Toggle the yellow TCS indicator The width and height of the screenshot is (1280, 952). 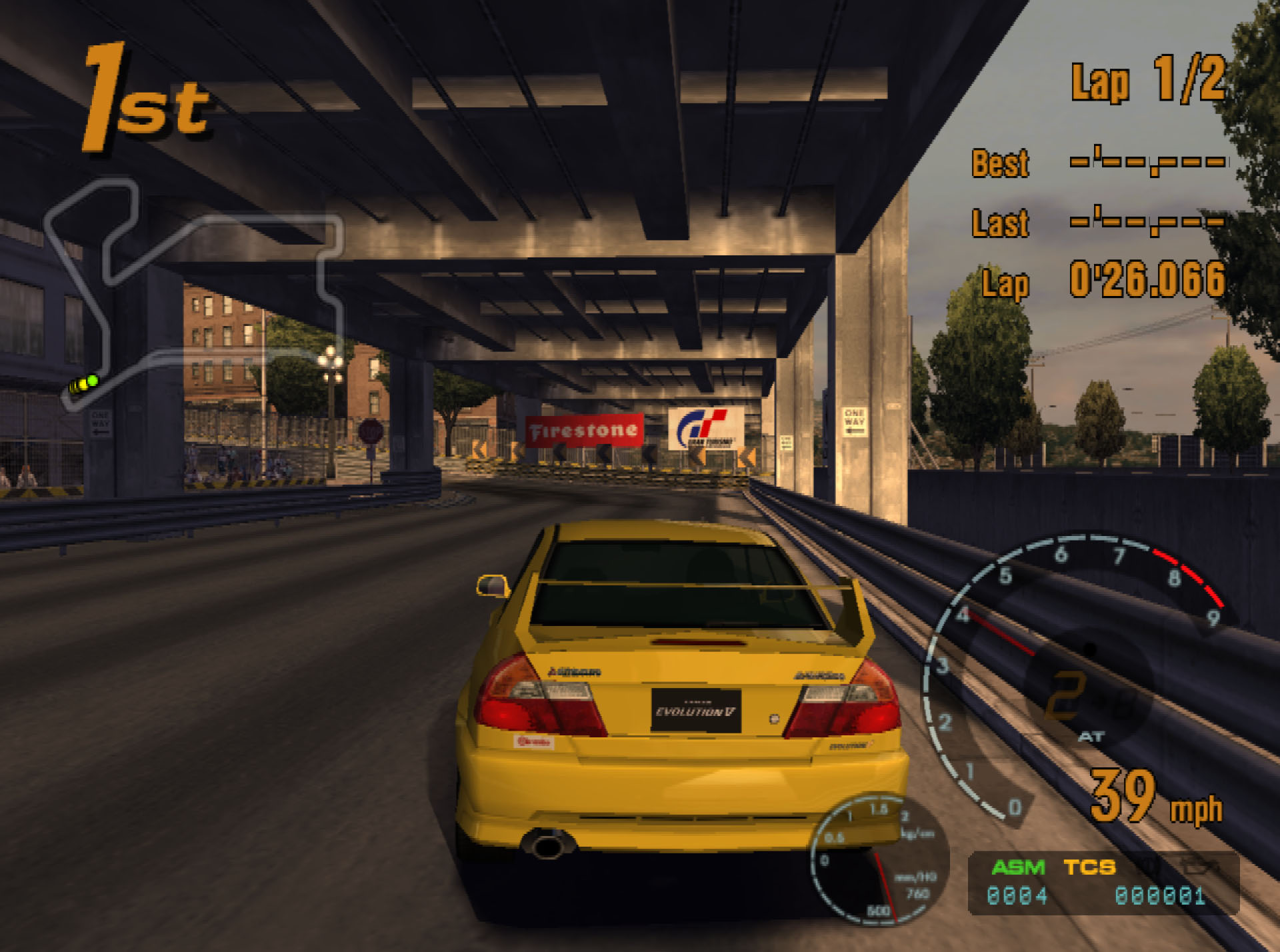tap(1089, 867)
